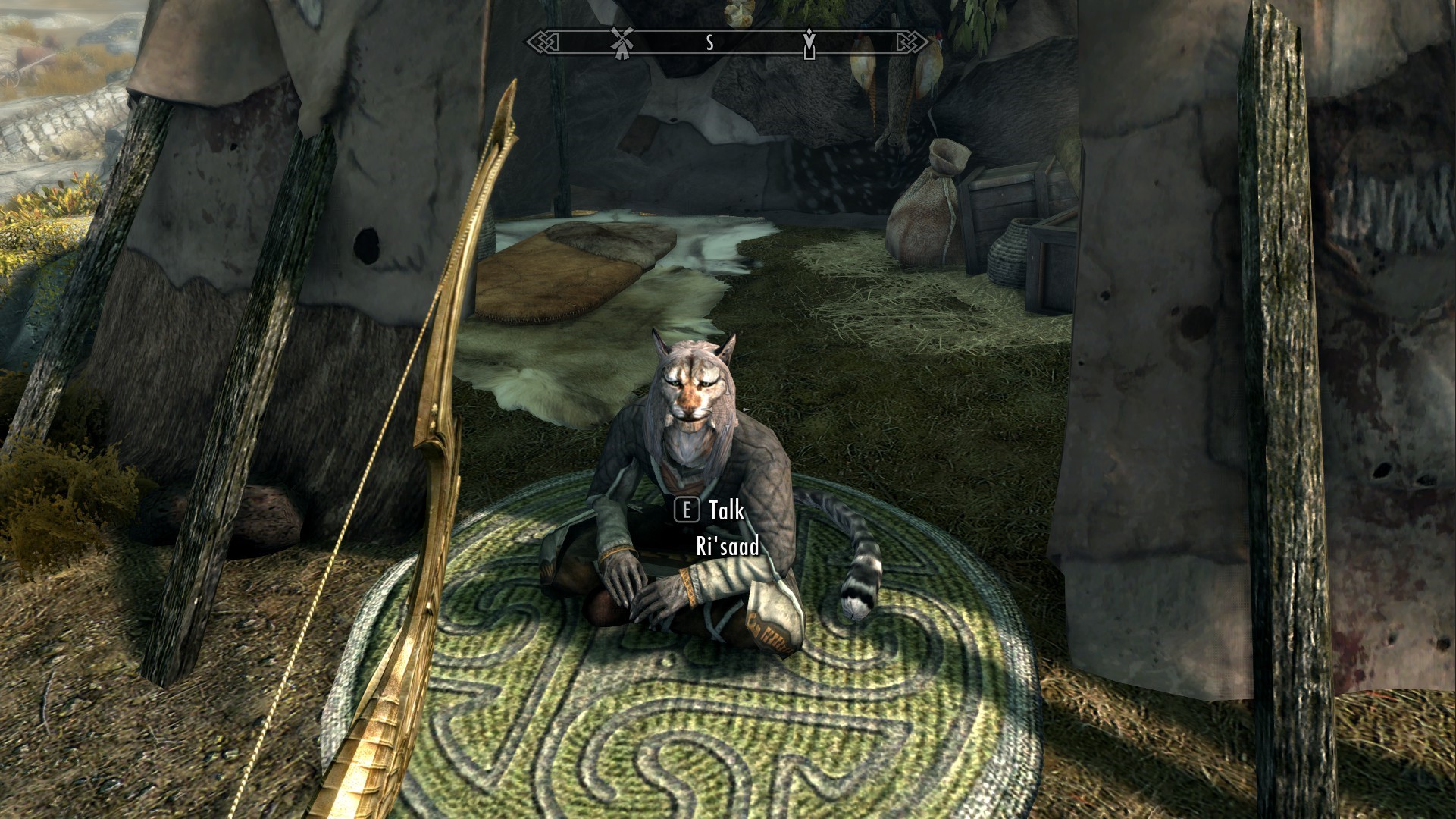Click the South heading letter on the compass
Viewport: 1456px width, 819px height.
(x=709, y=43)
